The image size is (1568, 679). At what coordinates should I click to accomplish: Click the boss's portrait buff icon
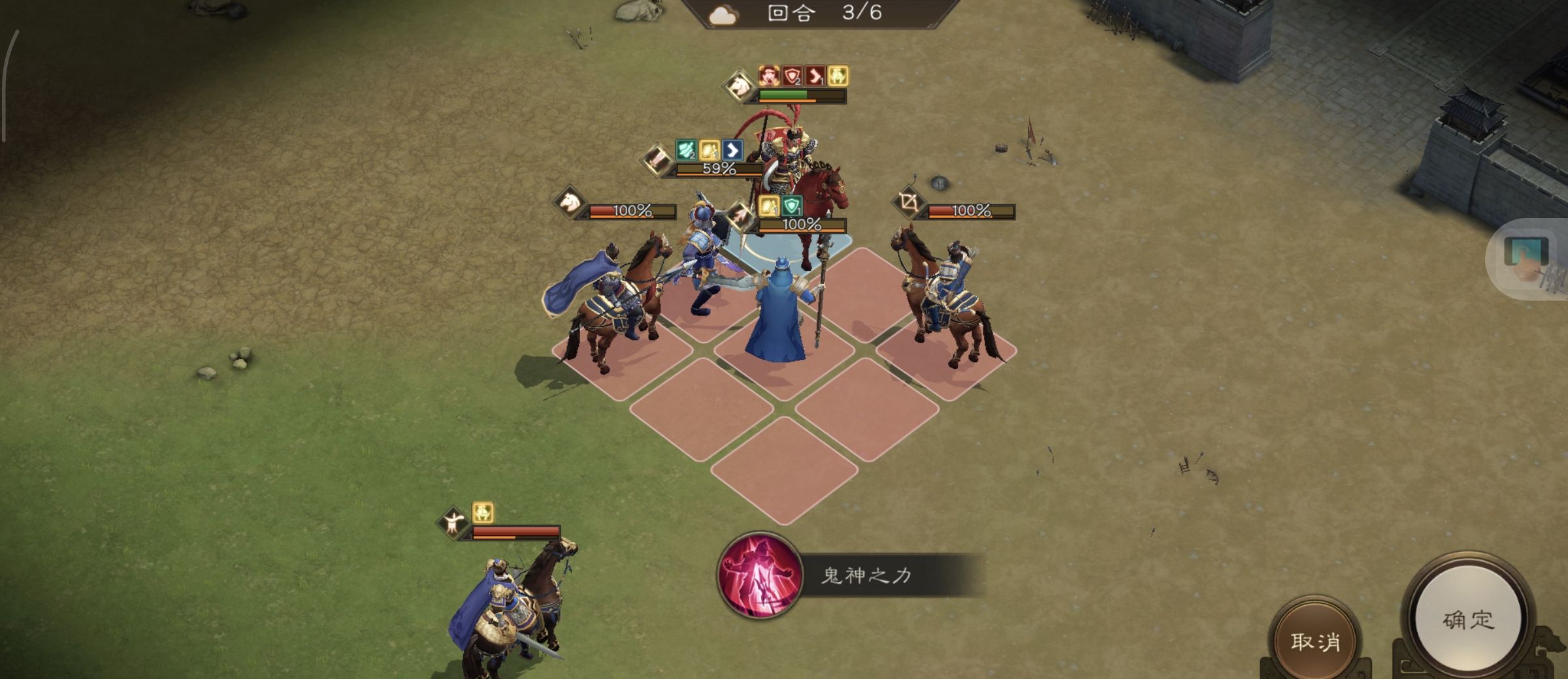pos(770,76)
